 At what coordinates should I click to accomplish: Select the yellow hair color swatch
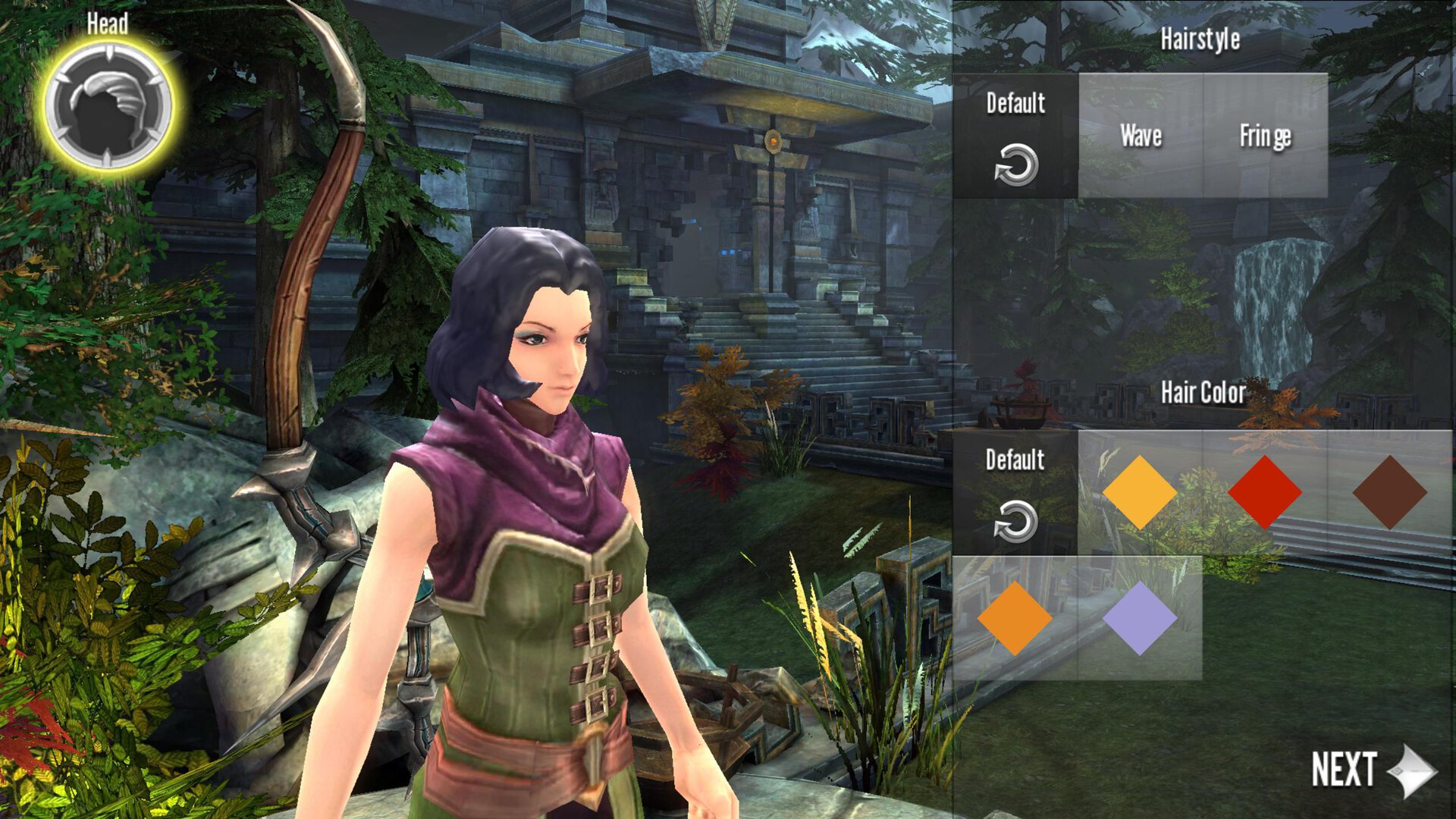click(x=1139, y=493)
